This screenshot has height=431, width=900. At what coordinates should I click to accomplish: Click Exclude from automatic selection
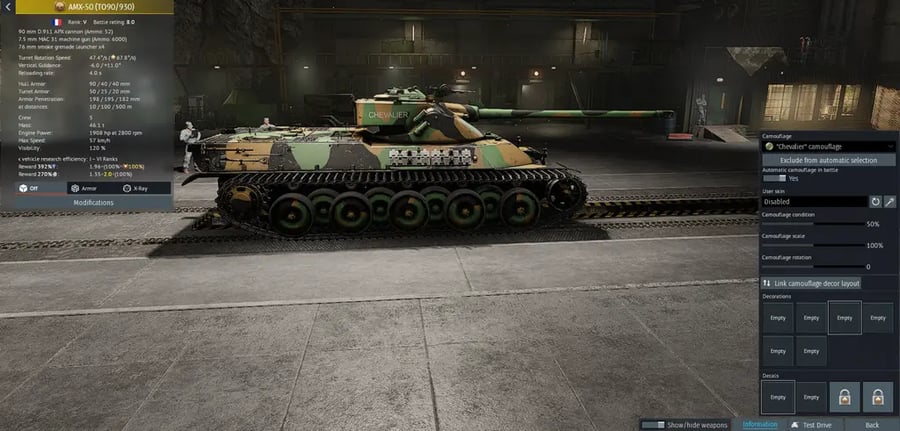[828, 160]
